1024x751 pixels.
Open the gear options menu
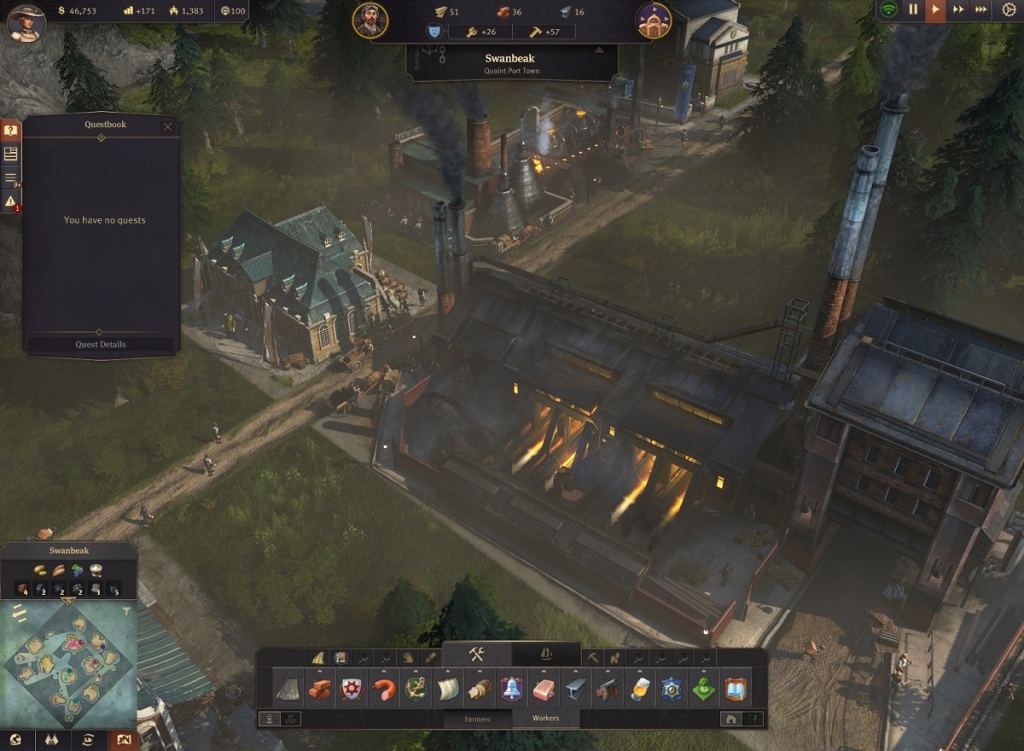1009,9
